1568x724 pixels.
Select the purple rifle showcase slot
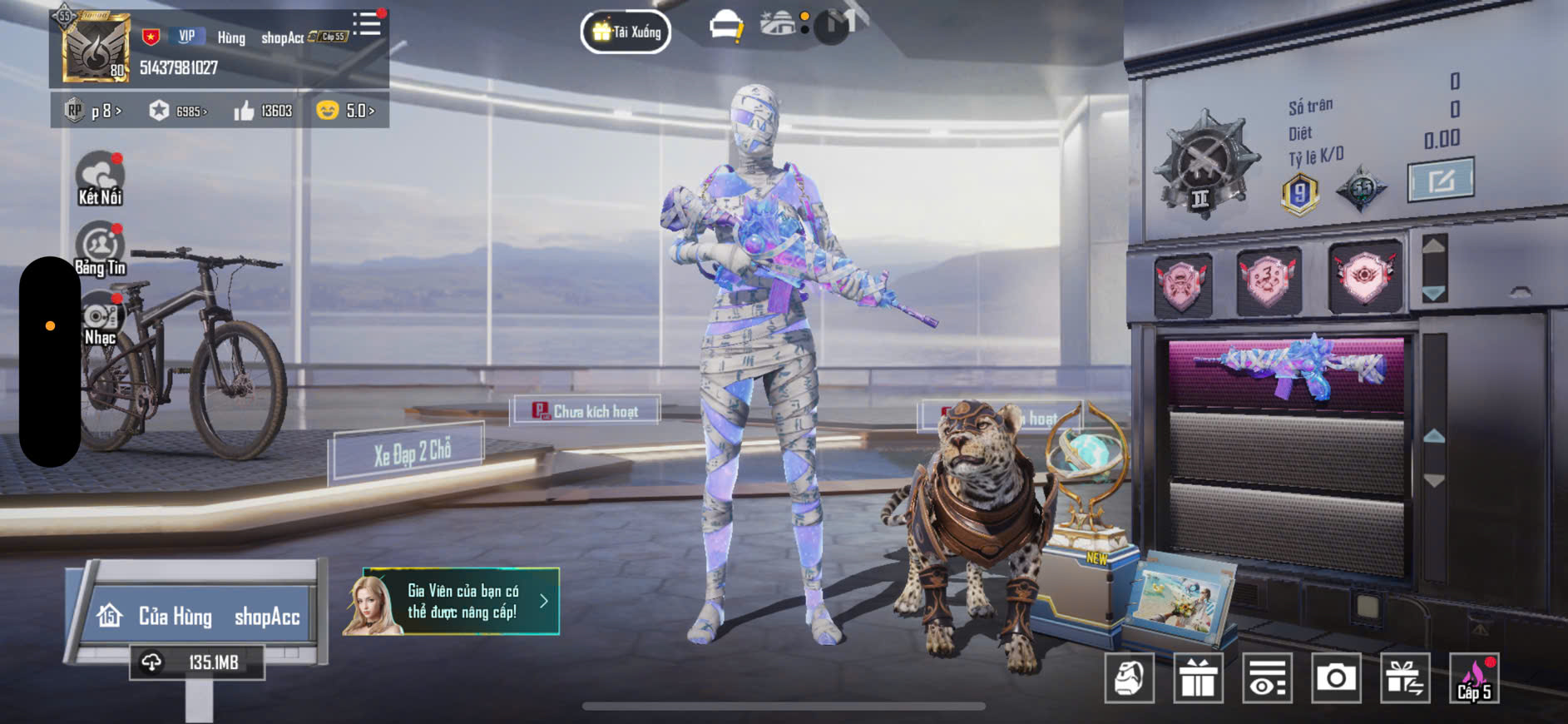click(1286, 370)
